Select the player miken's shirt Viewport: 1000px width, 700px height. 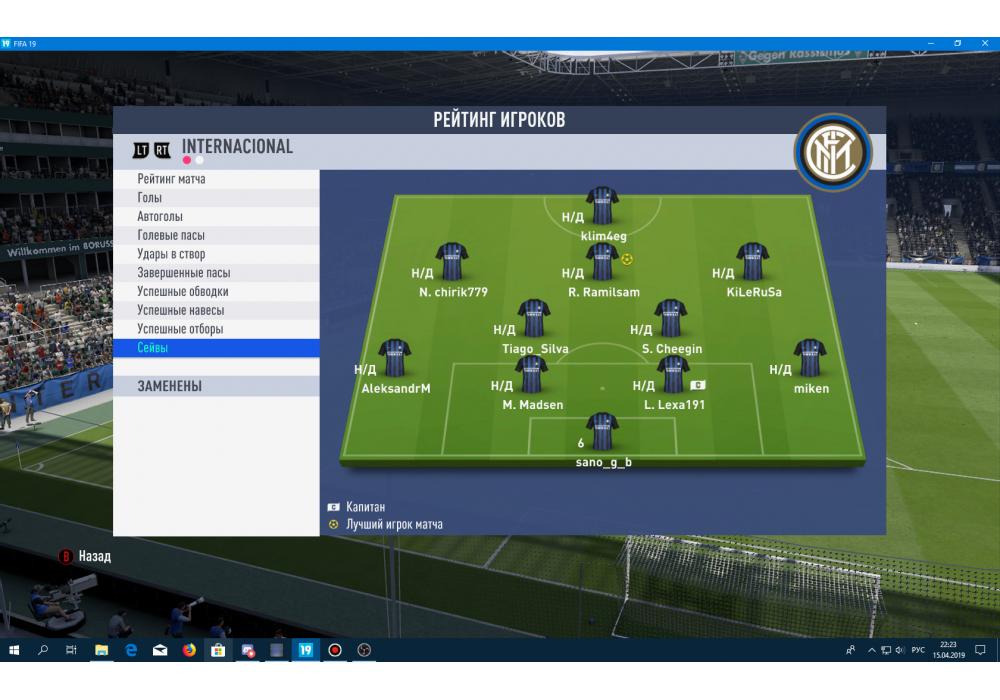(x=810, y=358)
